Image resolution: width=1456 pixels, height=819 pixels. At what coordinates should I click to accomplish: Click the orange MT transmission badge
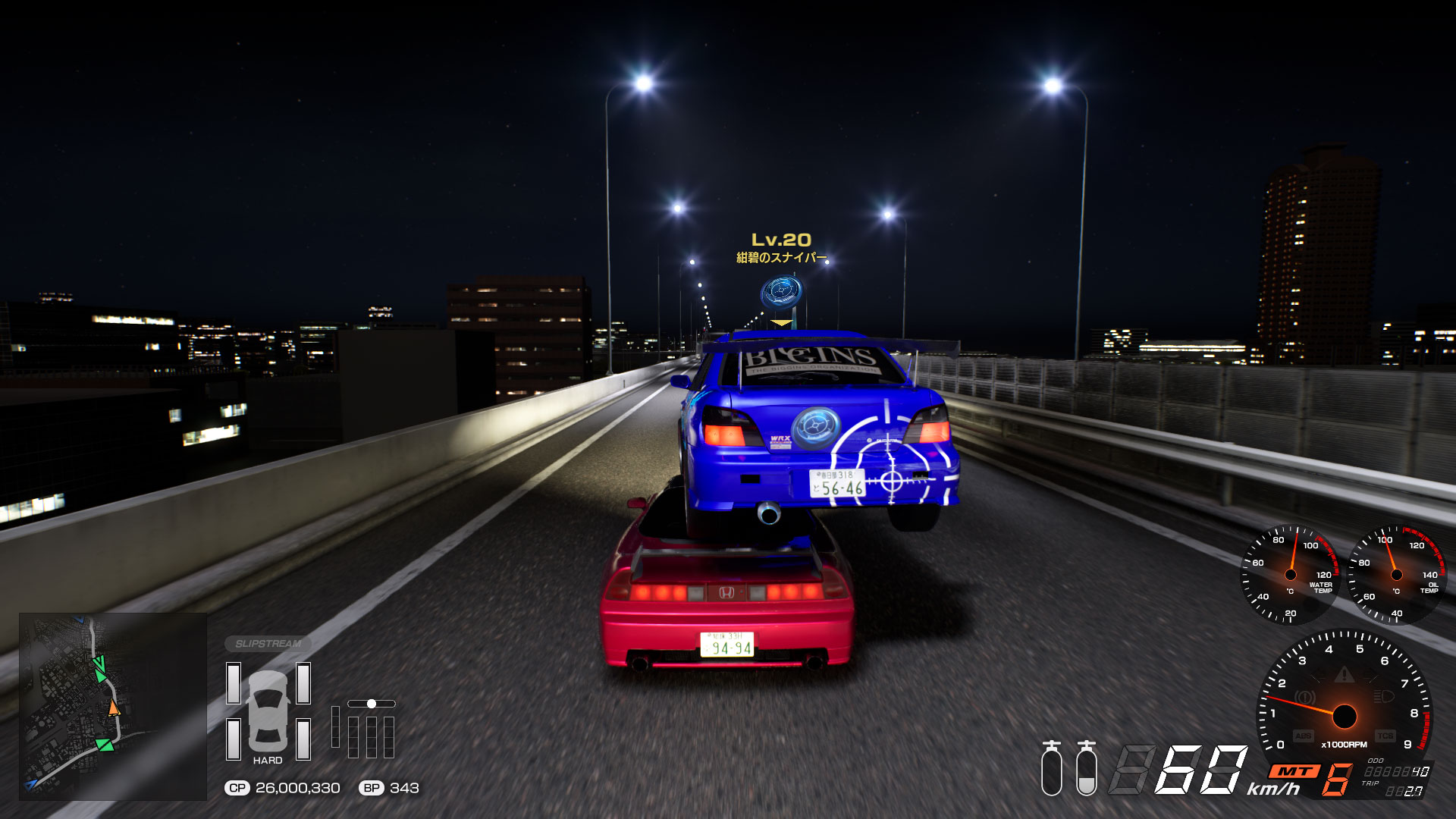(1294, 771)
